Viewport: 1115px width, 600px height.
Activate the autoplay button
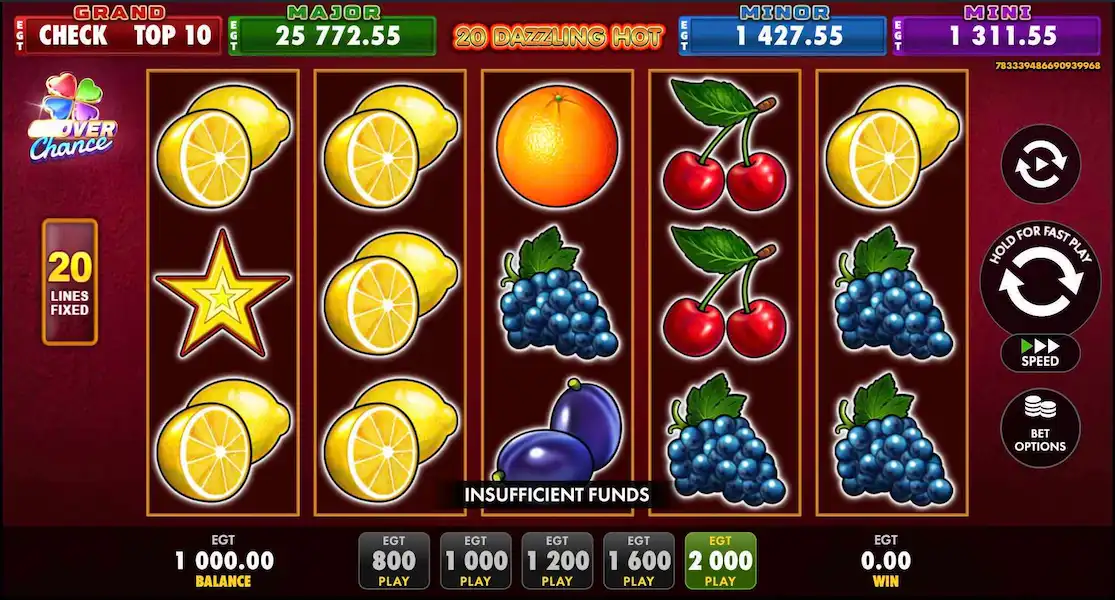[x=1040, y=164]
